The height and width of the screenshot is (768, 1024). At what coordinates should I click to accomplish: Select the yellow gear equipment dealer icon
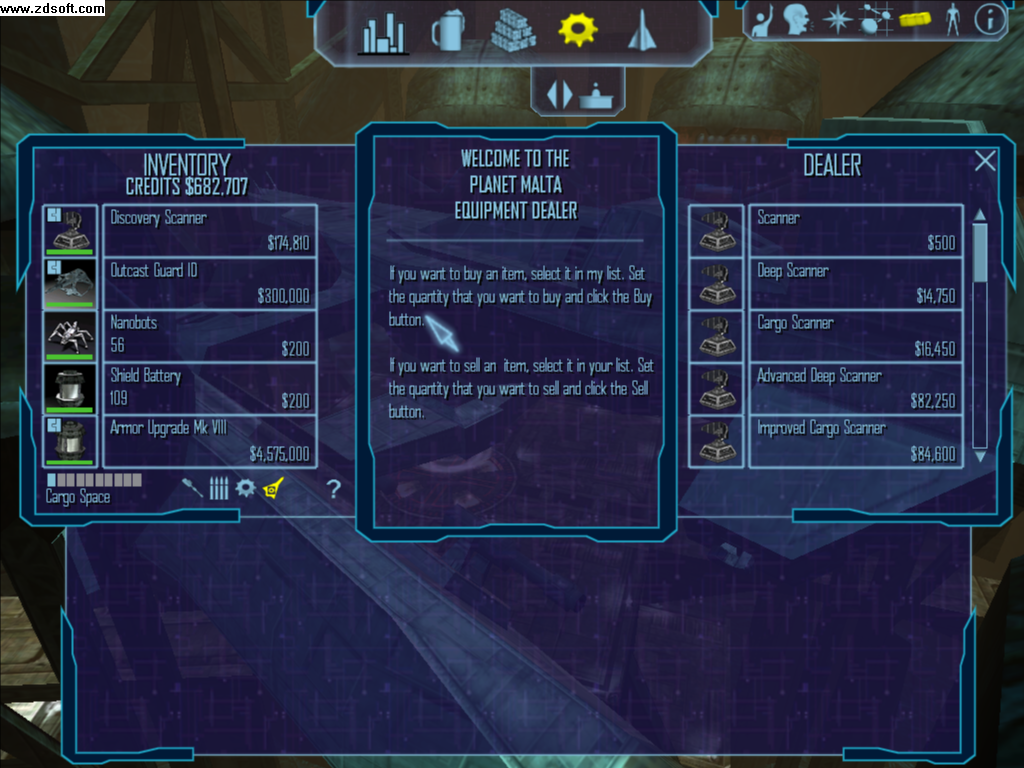tap(577, 30)
